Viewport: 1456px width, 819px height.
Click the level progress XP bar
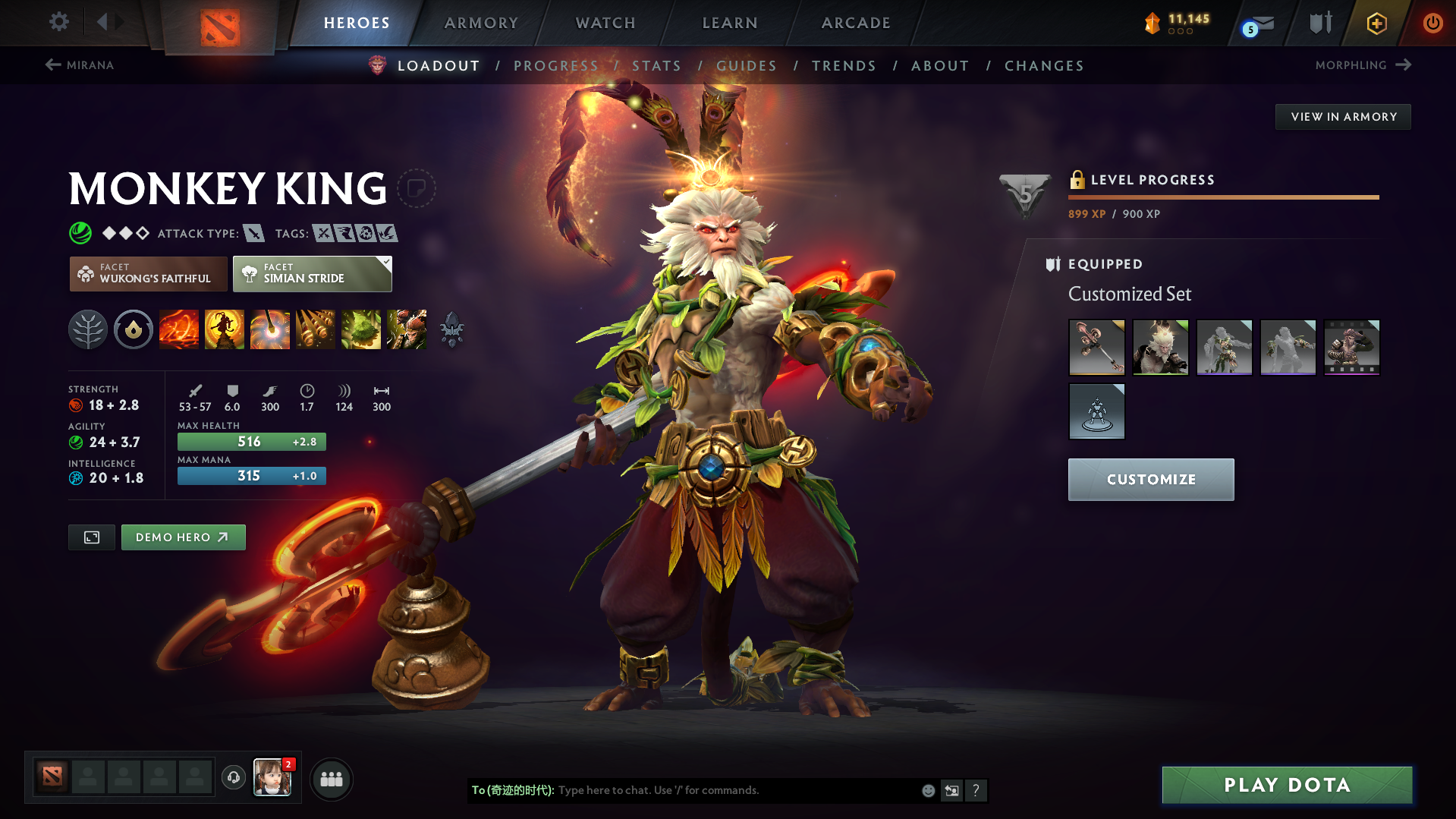point(1223,197)
